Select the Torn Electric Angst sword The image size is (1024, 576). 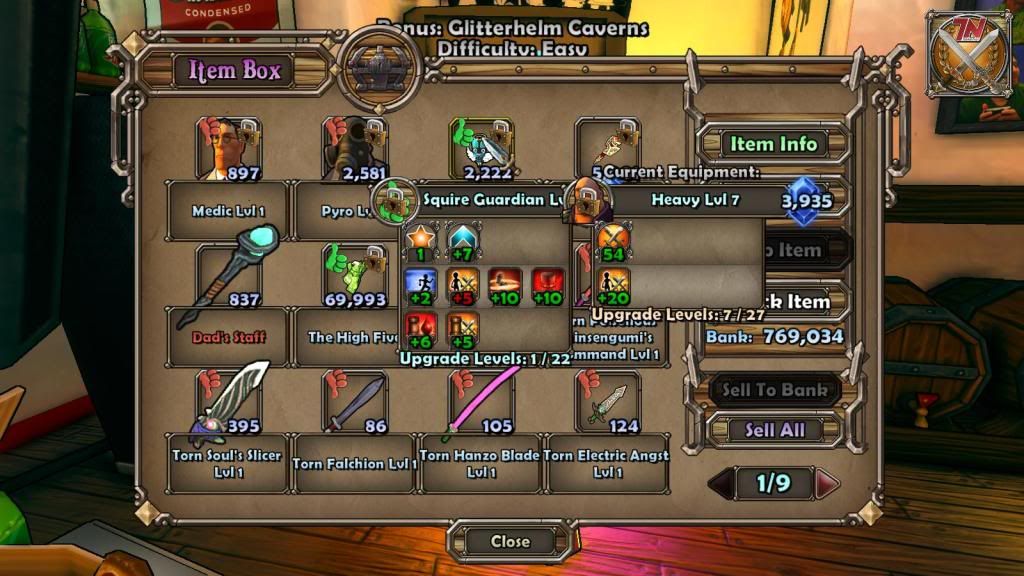pos(607,402)
